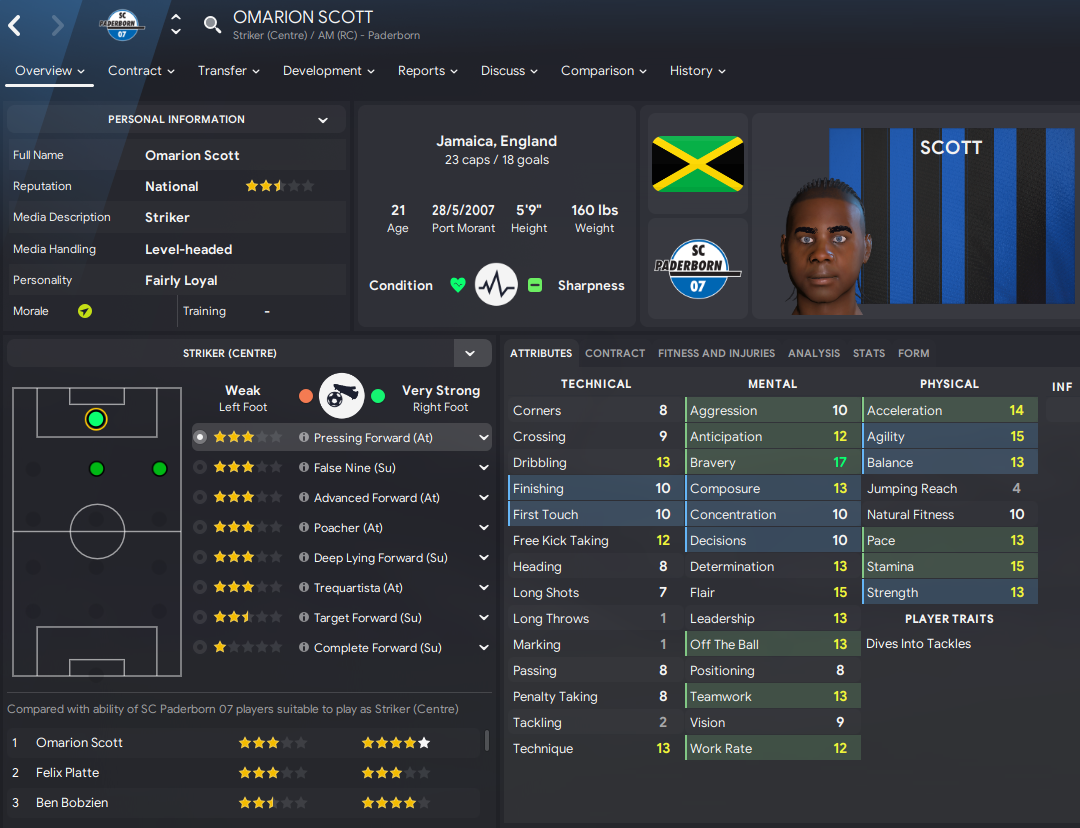The width and height of the screenshot is (1080, 828).
Task: Switch to the Fitness and Injuries tab
Action: [x=716, y=353]
